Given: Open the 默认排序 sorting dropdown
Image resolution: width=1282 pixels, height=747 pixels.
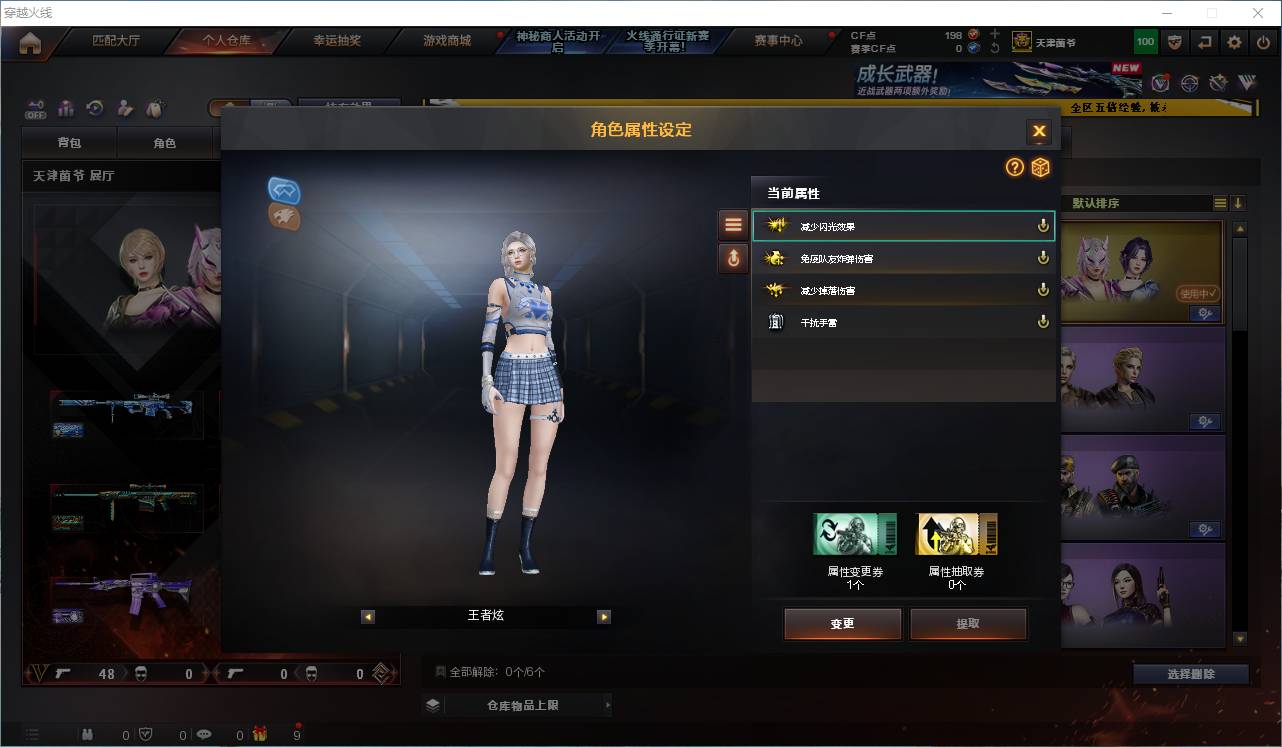Looking at the screenshot, I should 1140,202.
